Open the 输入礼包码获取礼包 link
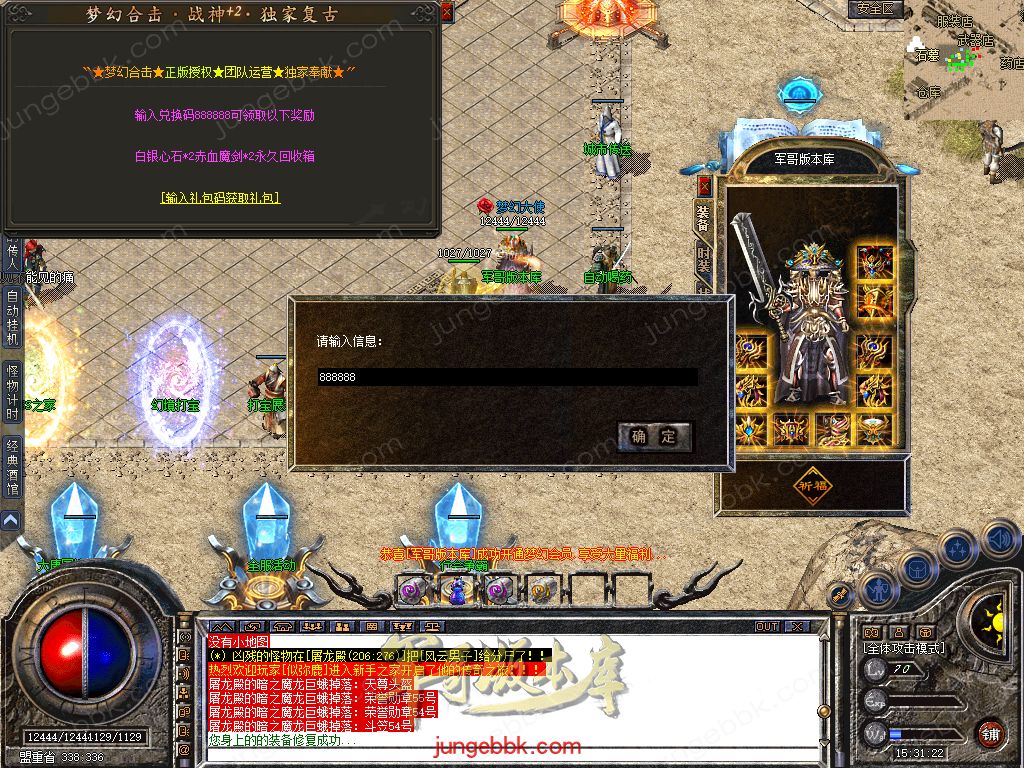Image resolution: width=1024 pixels, height=768 pixels. click(x=220, y=198)
